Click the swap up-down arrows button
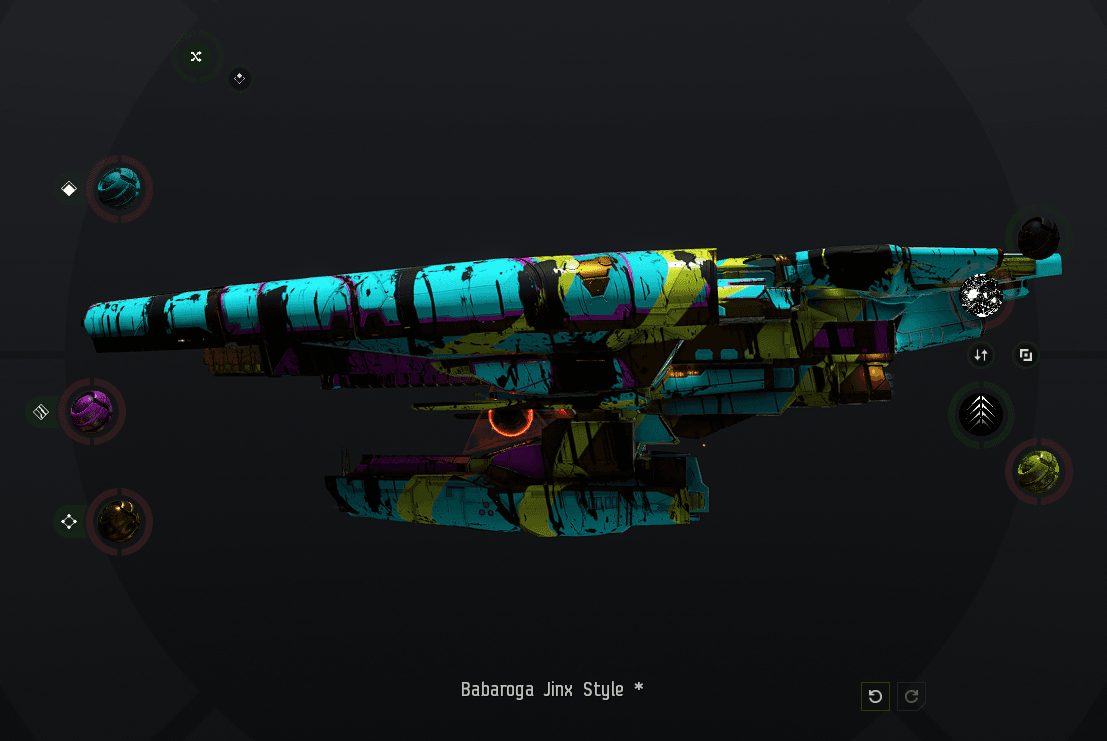The height and width of the screenshot is (741, 1107). pyautogui.click(x=981, y=355)
